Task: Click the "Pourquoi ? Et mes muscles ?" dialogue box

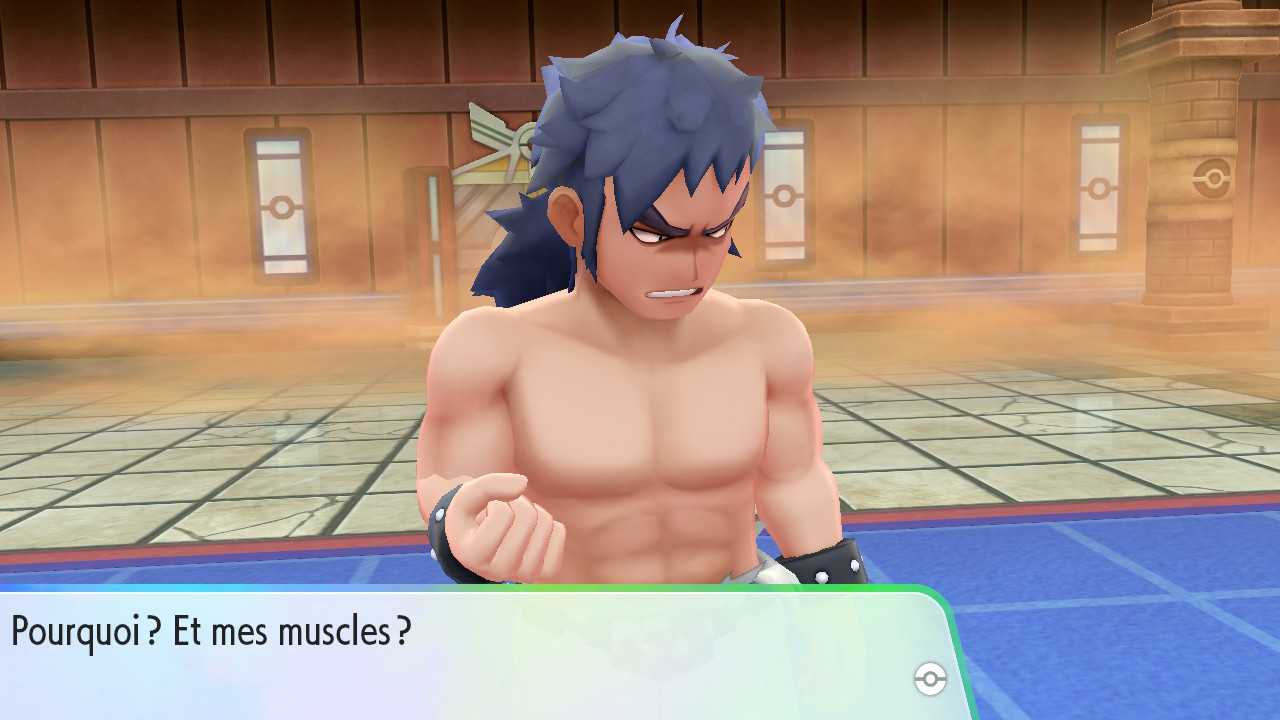Action: (470, 652)
